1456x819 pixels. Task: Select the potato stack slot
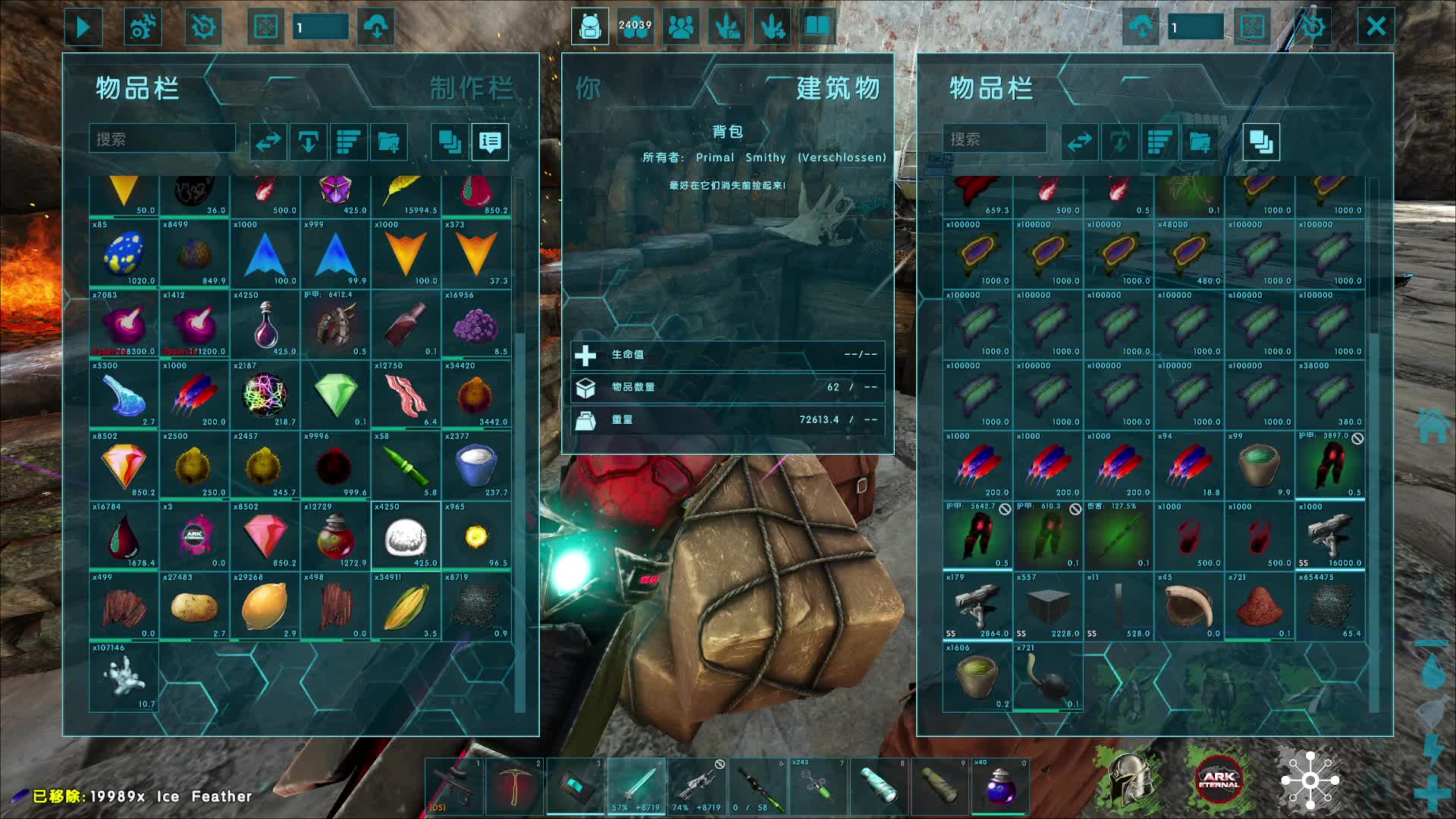point(194,607)
